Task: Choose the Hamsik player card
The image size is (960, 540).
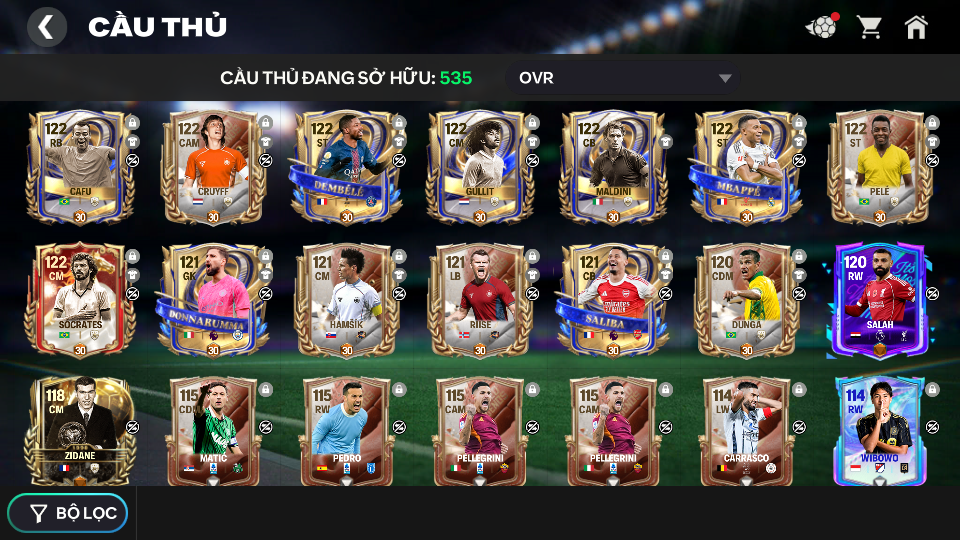Action: pyautogui.click(x=346, y=300)
